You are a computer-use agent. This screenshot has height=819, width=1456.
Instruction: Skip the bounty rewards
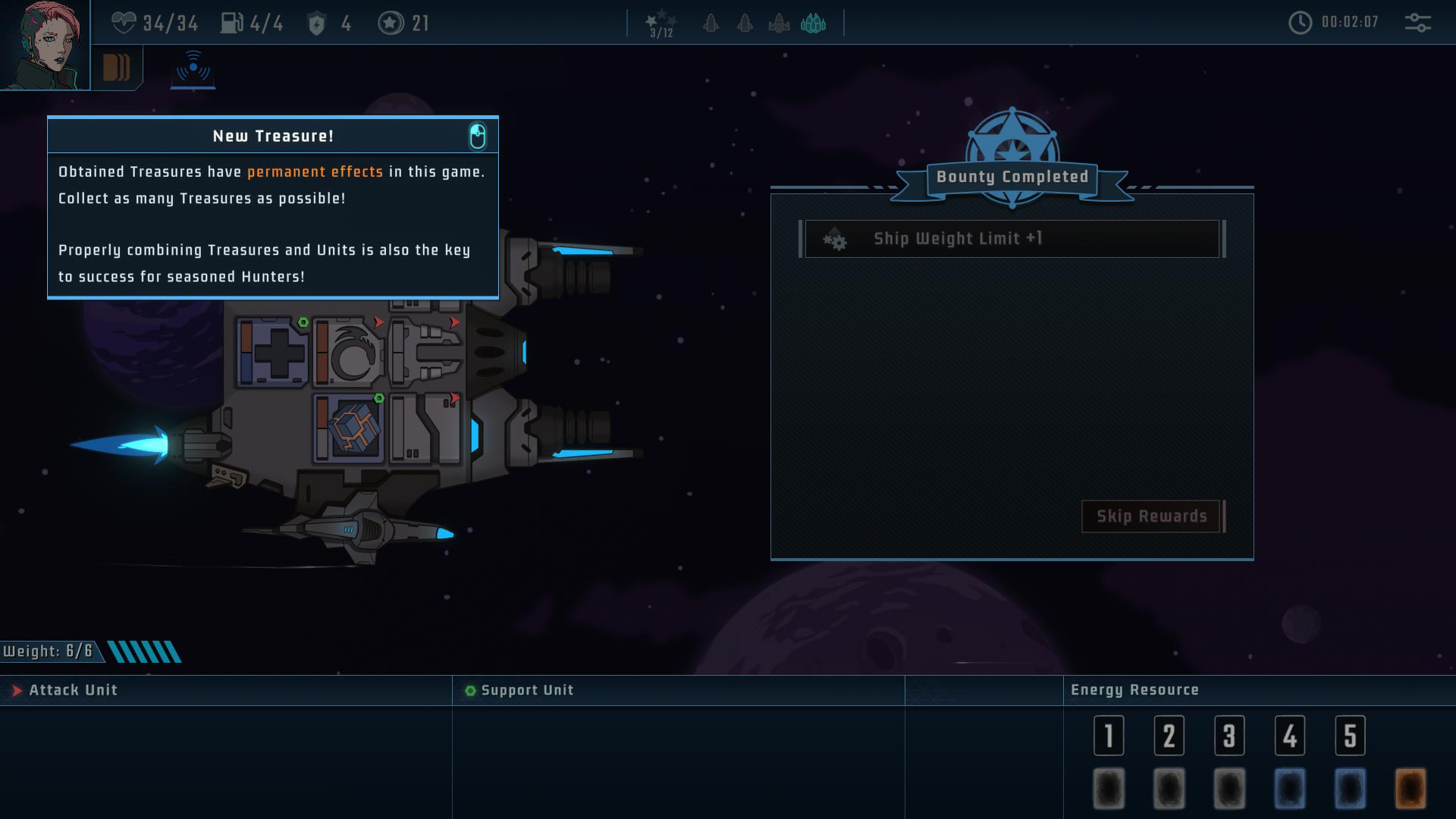click(x=1151, y=516)
